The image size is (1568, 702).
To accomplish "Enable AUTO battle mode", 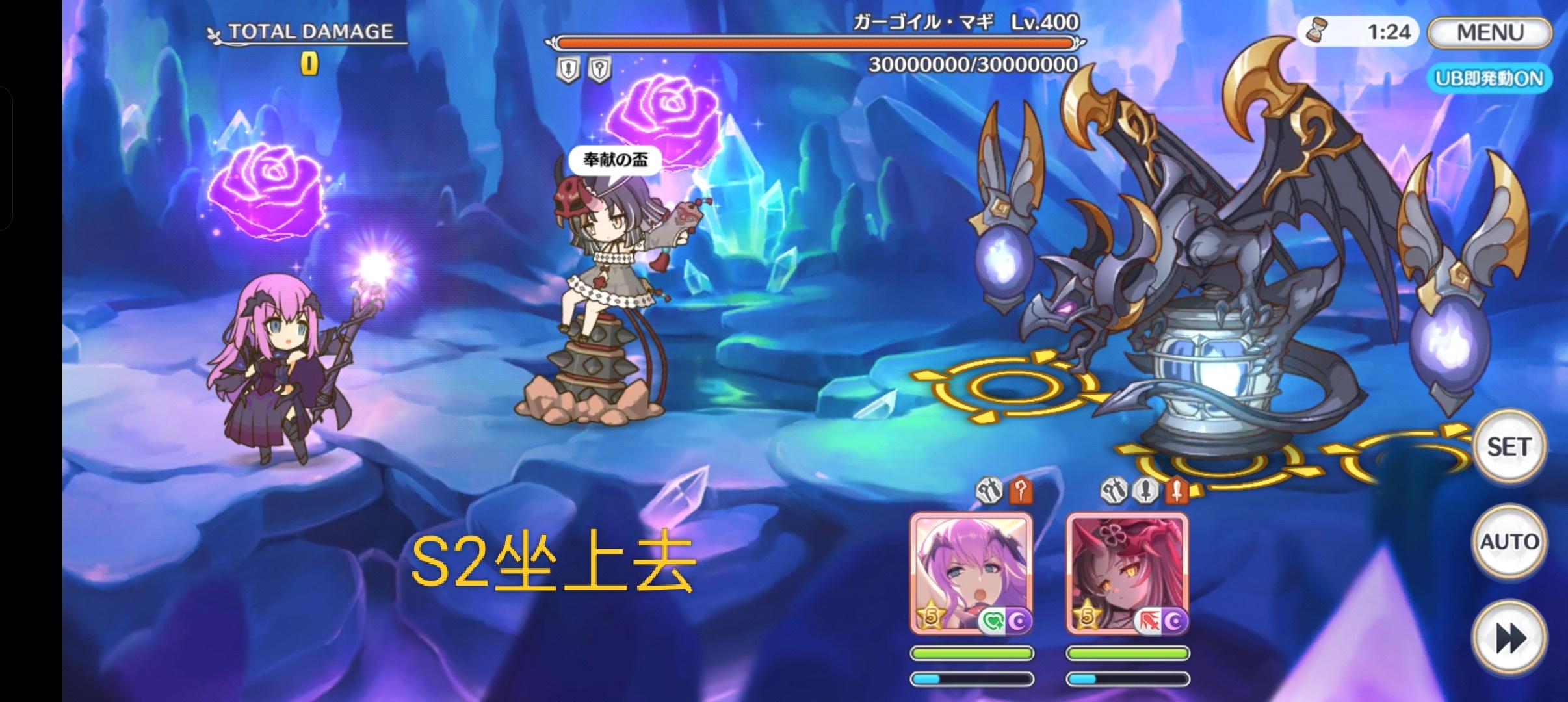I will (1511, 540).
